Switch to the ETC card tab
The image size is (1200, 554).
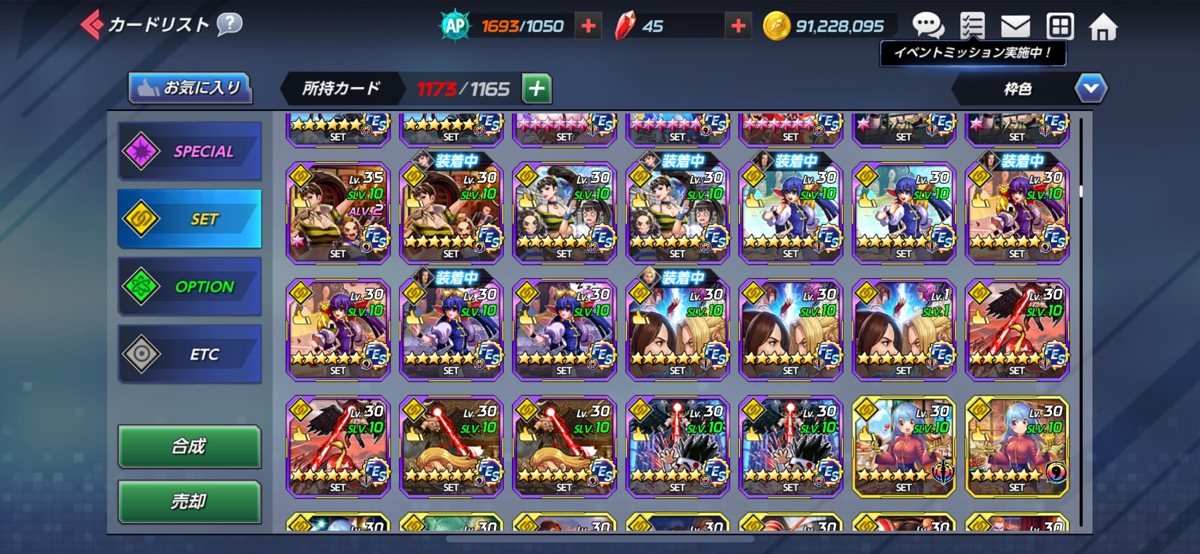click(x=190, y=353)
